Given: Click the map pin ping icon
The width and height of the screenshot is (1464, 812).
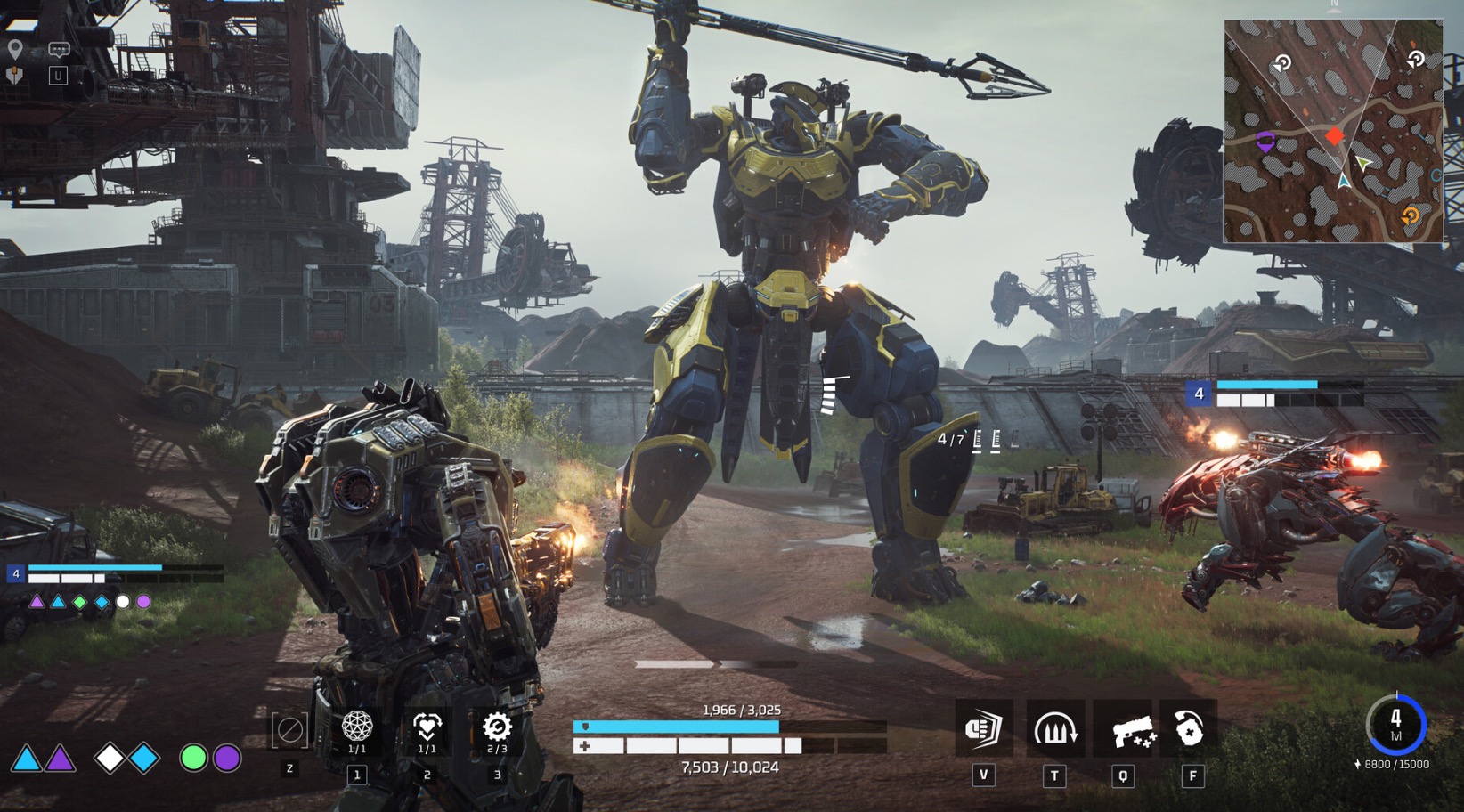Looking at the screenshot, I should (x=15, y=49).
